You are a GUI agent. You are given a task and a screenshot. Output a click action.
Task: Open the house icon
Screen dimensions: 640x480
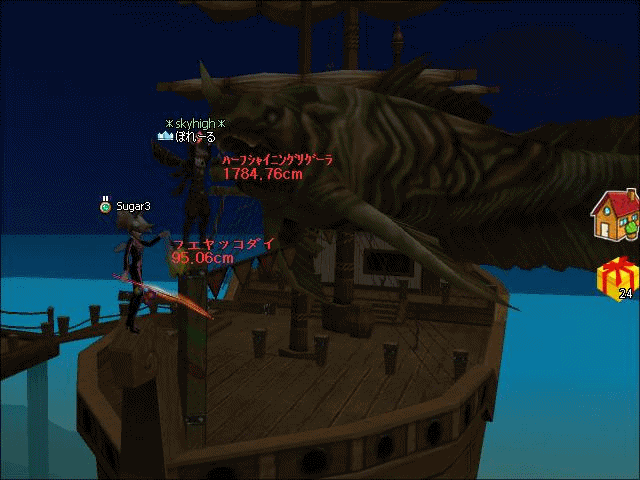tap(615, 215)
